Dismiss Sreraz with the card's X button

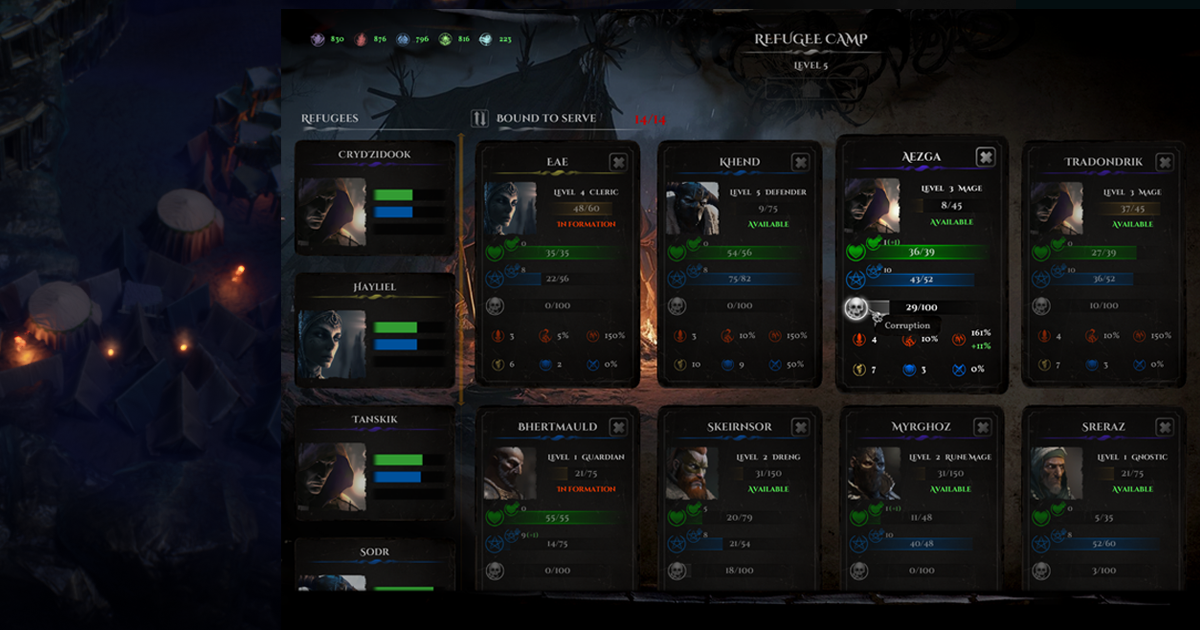click(x=1164, y=427)
